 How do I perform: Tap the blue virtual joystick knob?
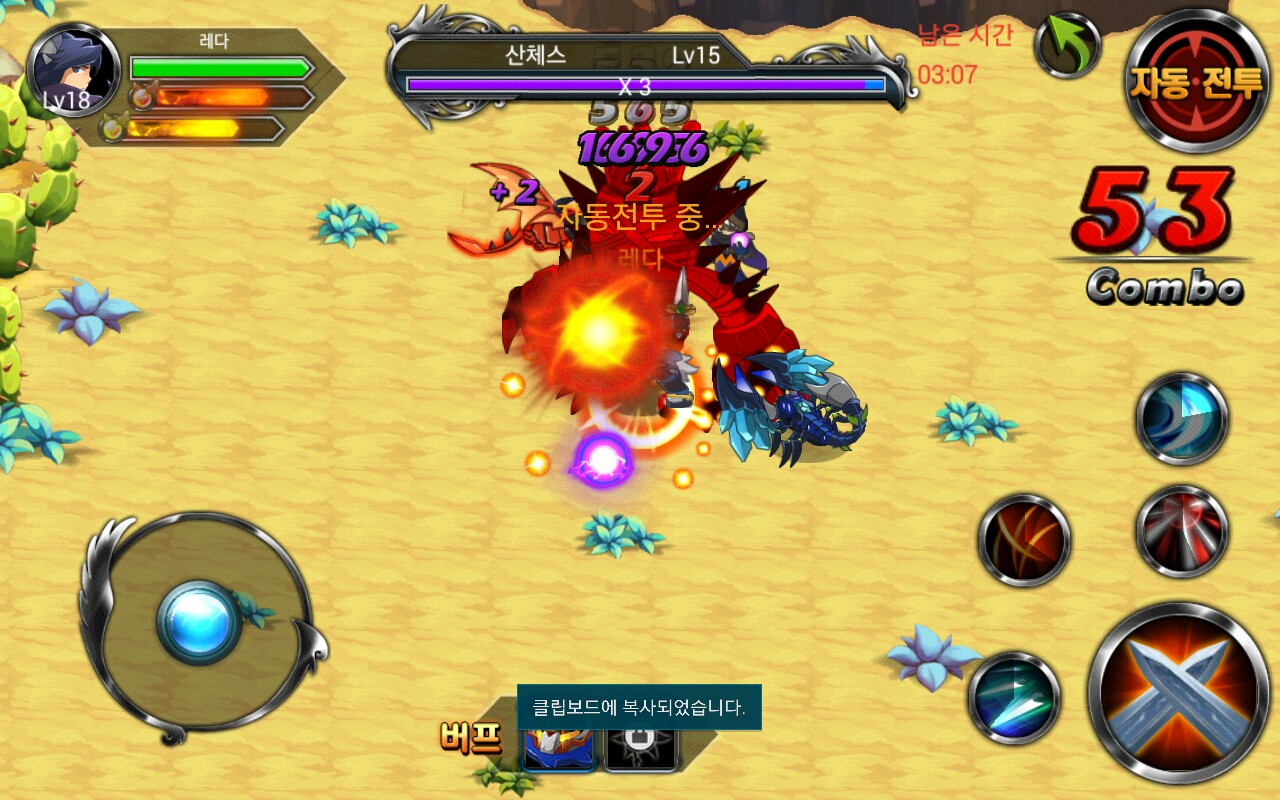coord(198,621)
